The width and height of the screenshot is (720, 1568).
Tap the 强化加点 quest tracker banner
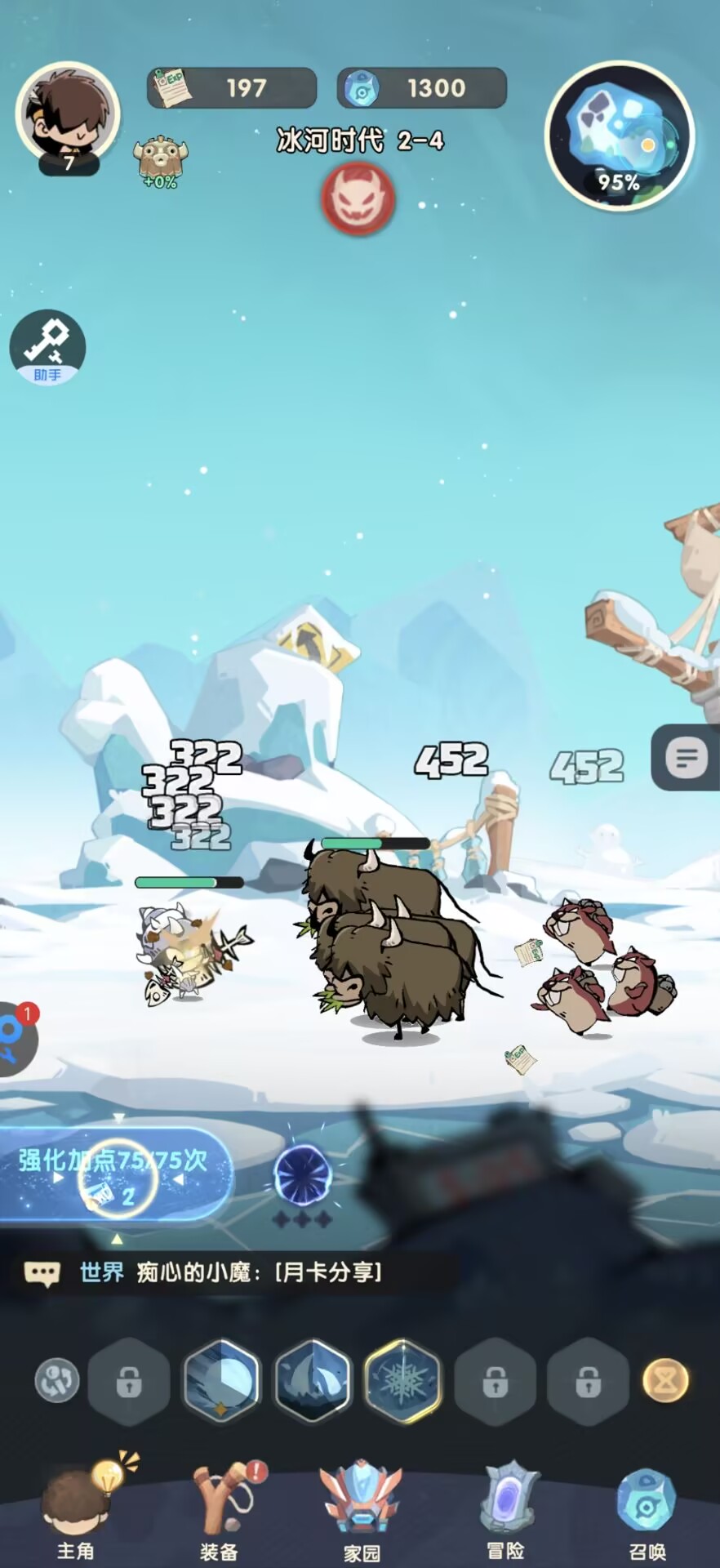point(114,1174)
